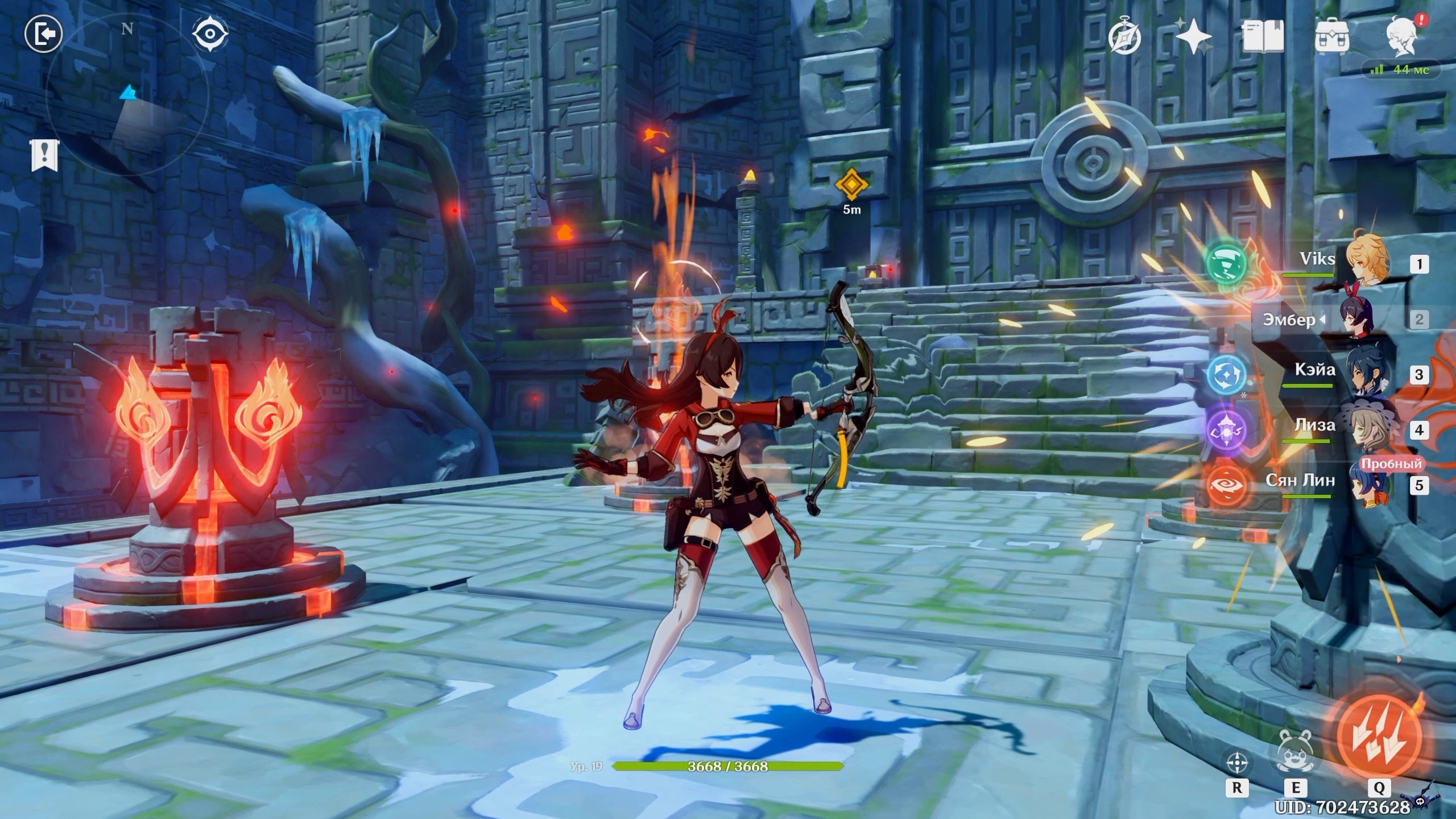Screen dimensions: 1456x819
Task: Open the quest exclamation banner icon
Action: [x=44, y=154]
